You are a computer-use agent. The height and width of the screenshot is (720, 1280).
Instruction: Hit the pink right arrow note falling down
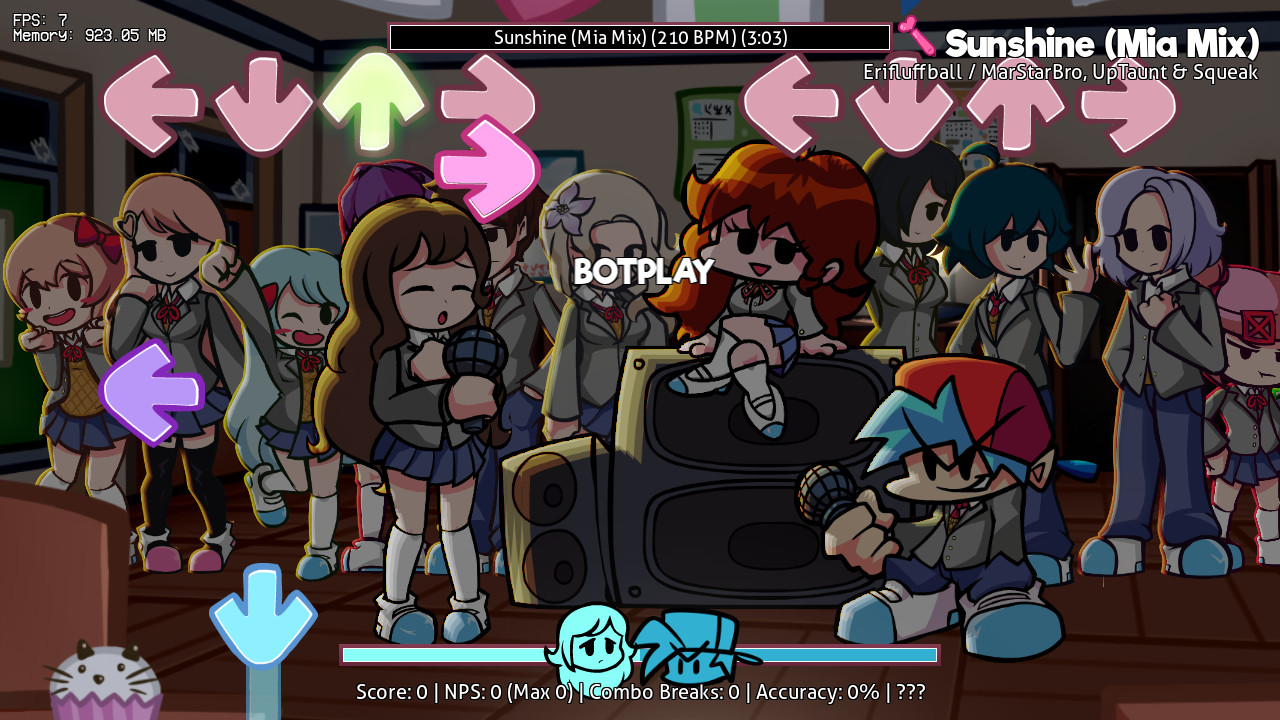(489, 169)
